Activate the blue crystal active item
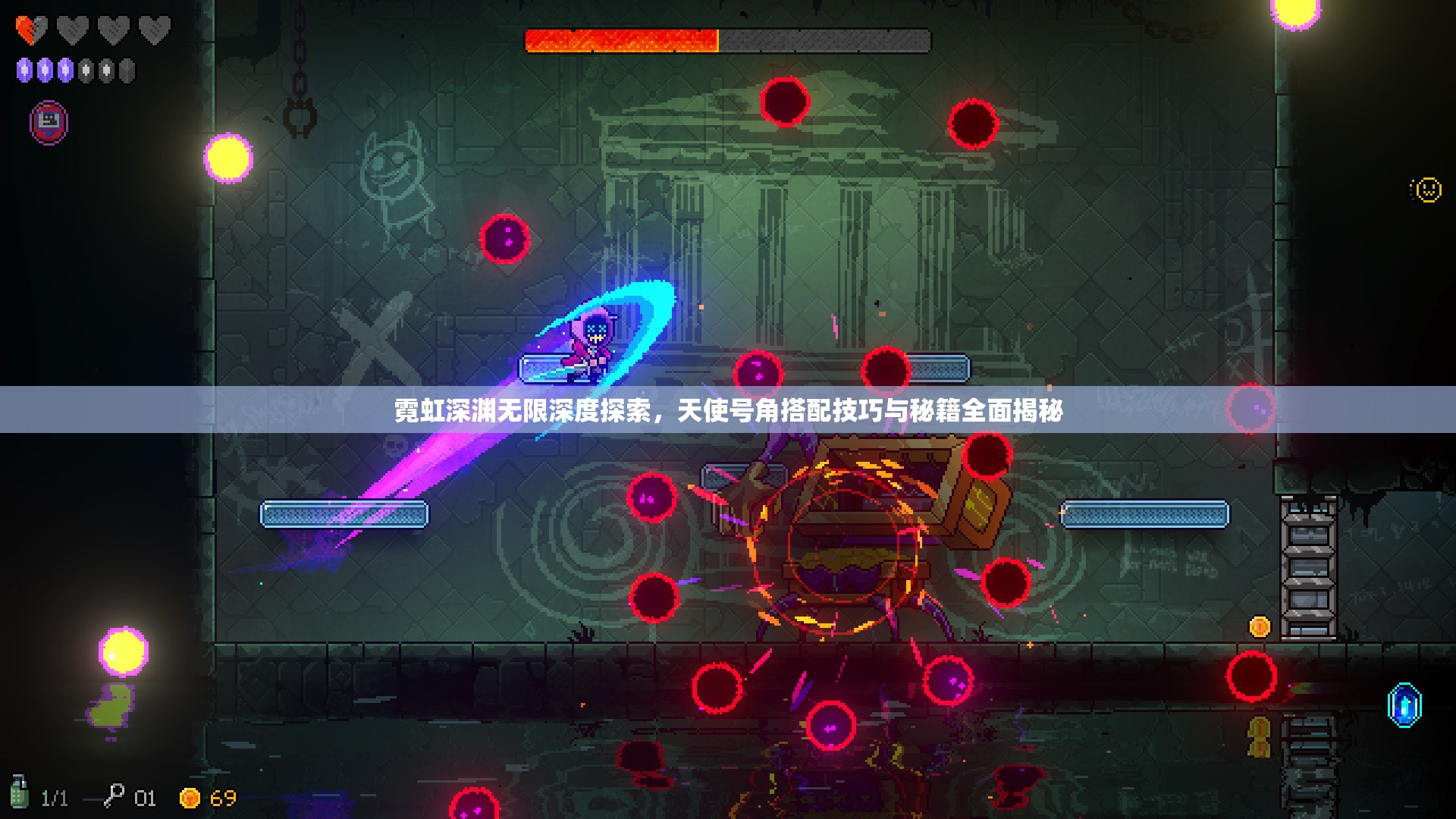Screen dimensions: 1456x819 tap(1404, 705)
